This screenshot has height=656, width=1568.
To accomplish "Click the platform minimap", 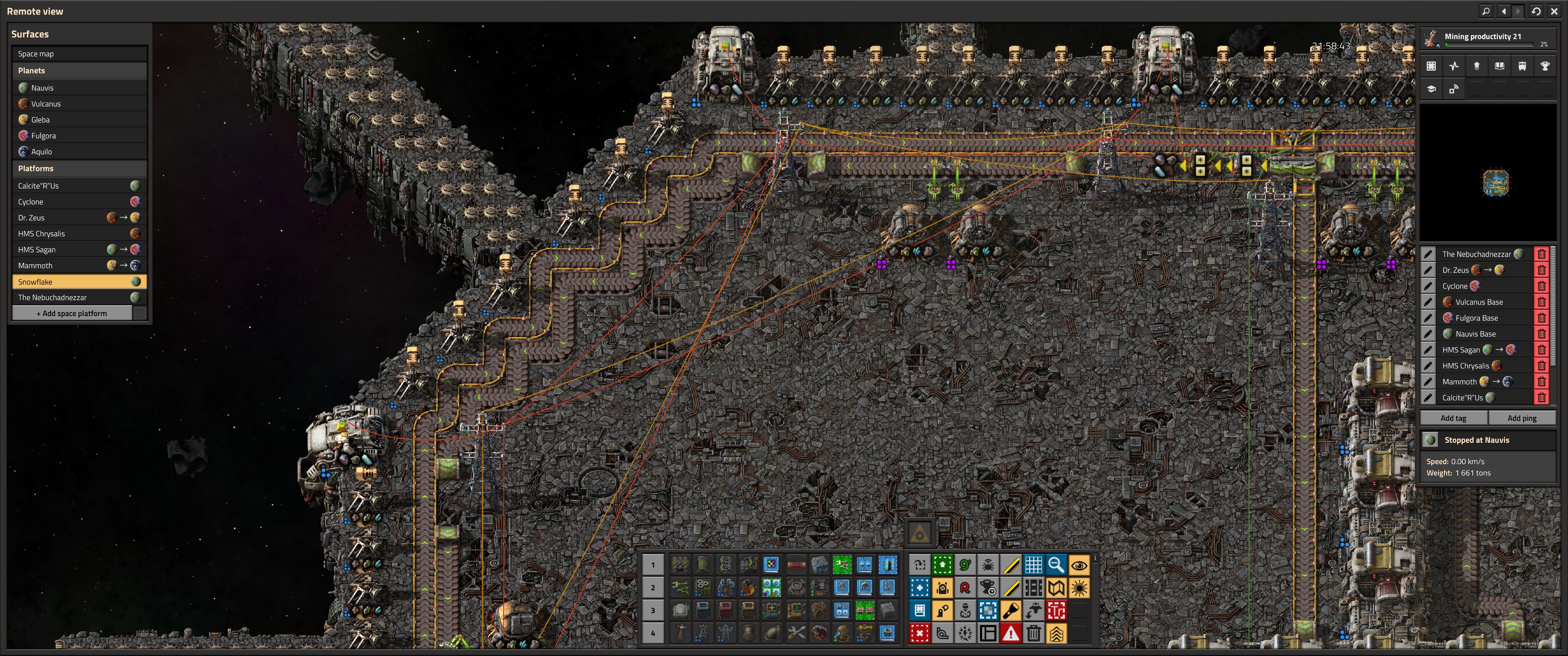I will (x=1496, y=183).
